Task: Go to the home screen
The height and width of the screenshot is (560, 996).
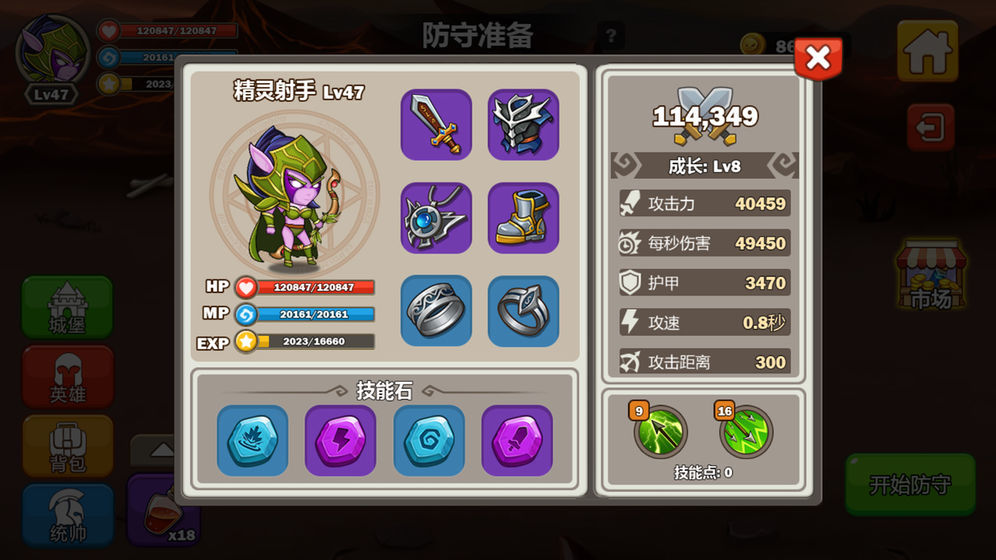Action: pyautogui.click(x=927, y=51)
